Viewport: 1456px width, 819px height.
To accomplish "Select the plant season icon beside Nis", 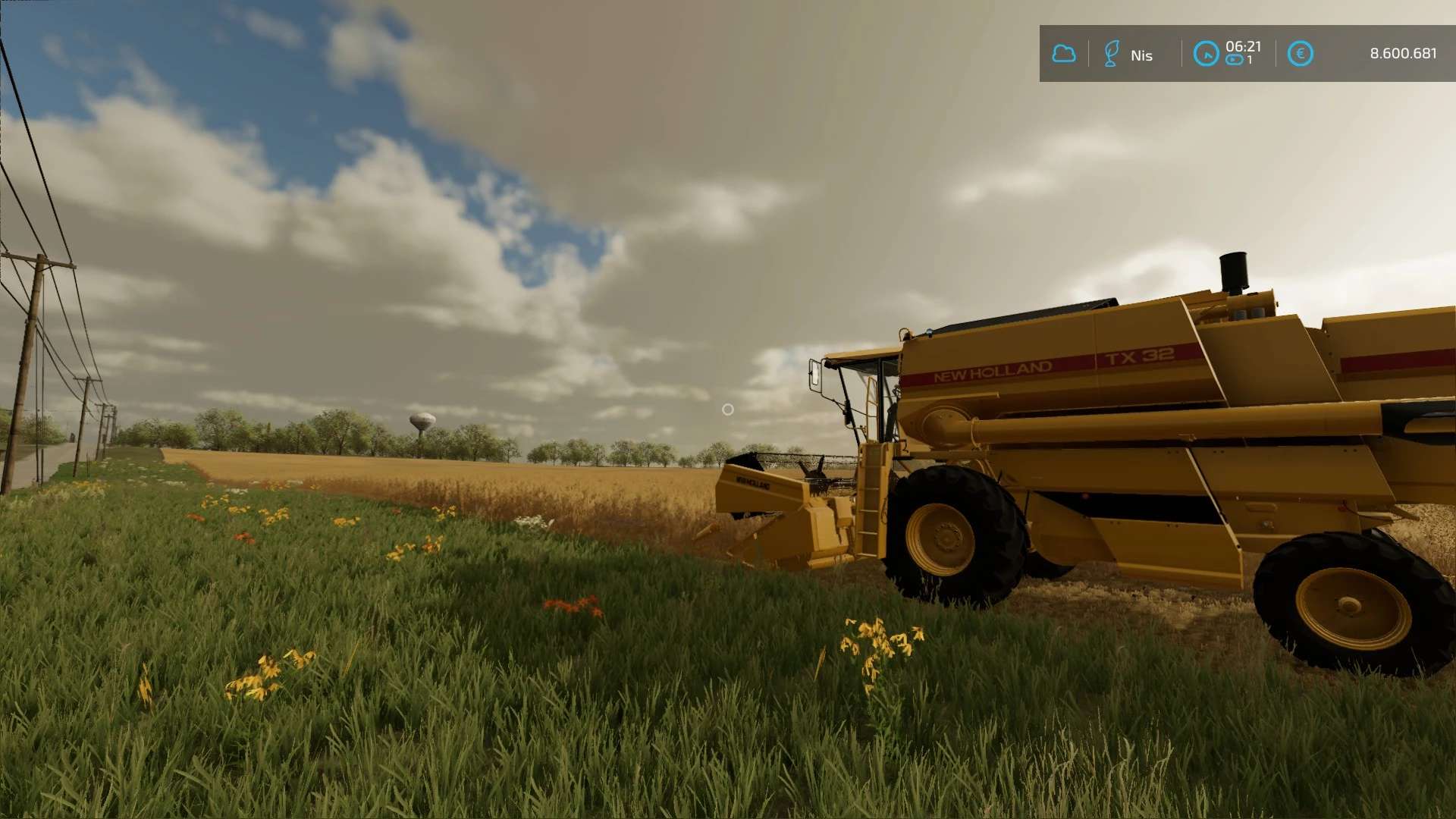I will pos(1111,54).
